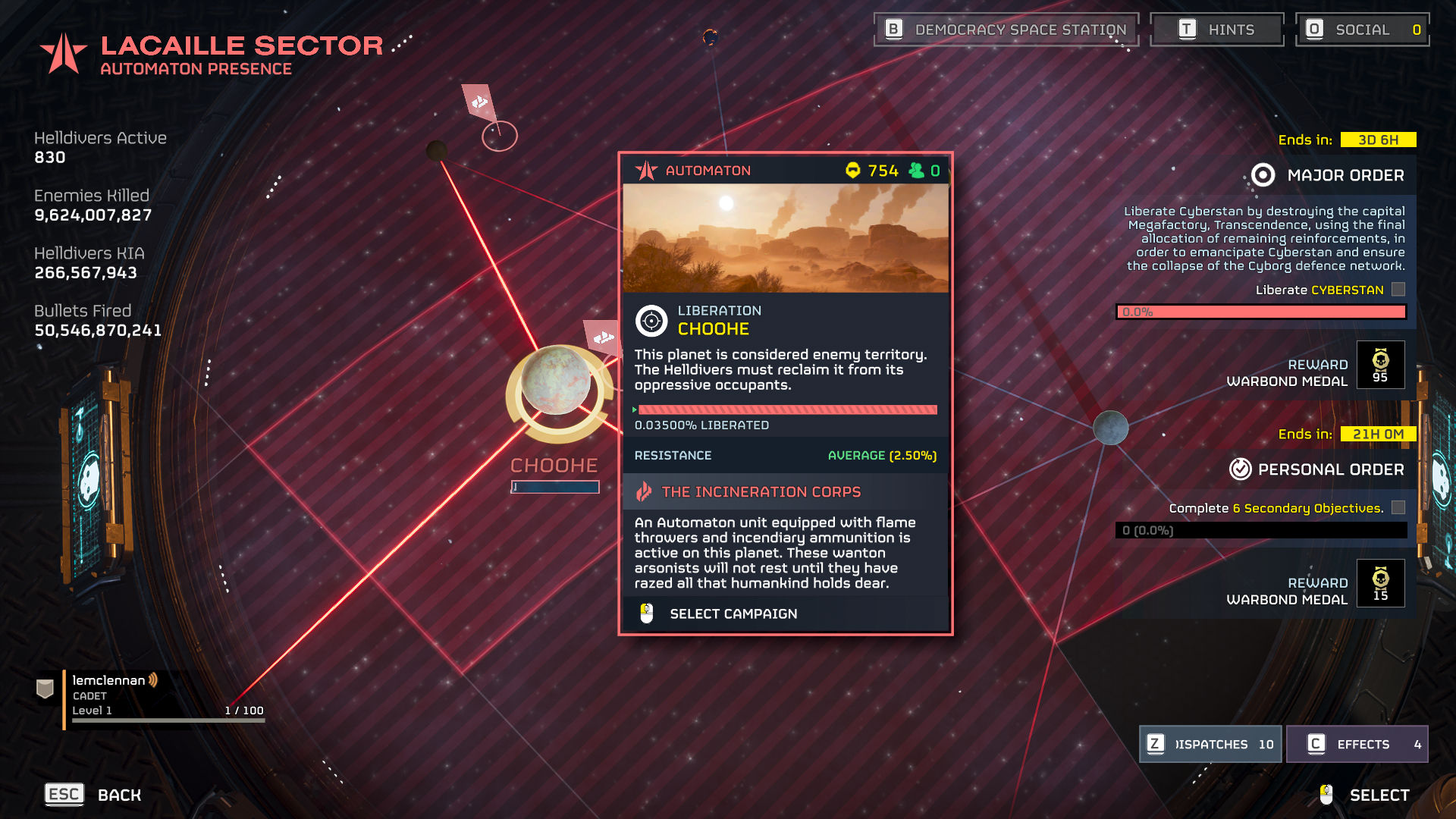
Task: Open the Dispatches list
Action: (x=1210, y=744)
